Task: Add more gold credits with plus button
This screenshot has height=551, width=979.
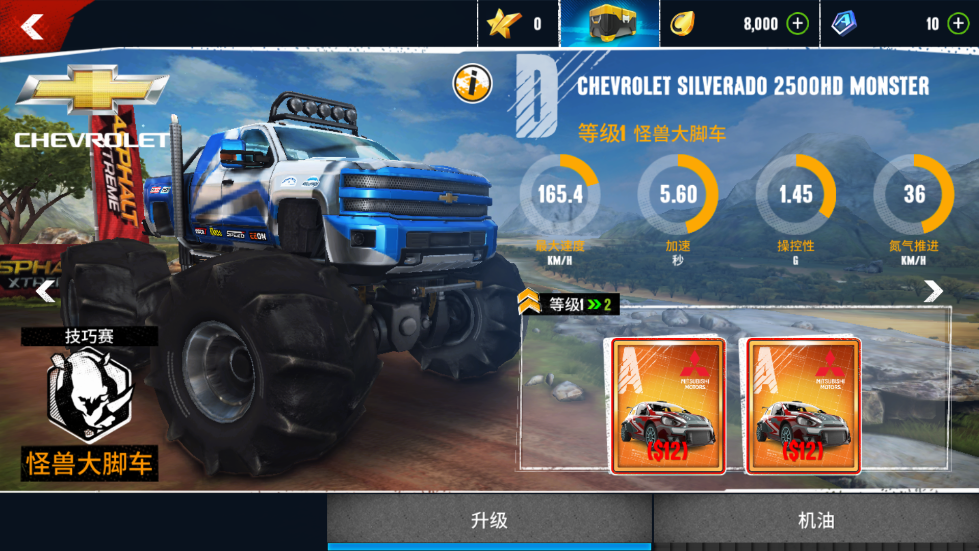Action: [x=797, y=24]
